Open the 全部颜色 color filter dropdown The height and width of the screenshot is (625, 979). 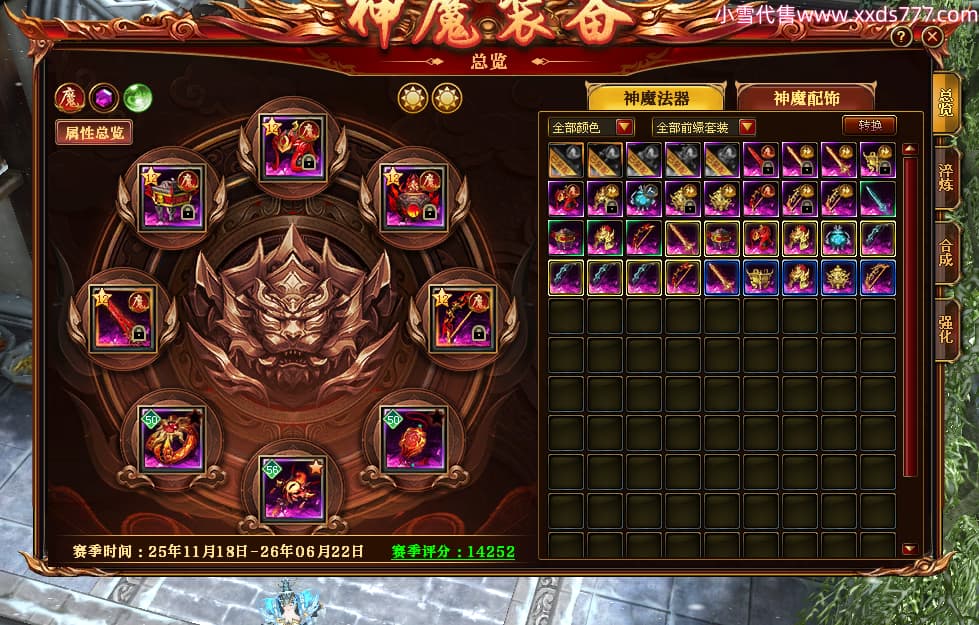[590, 127]
